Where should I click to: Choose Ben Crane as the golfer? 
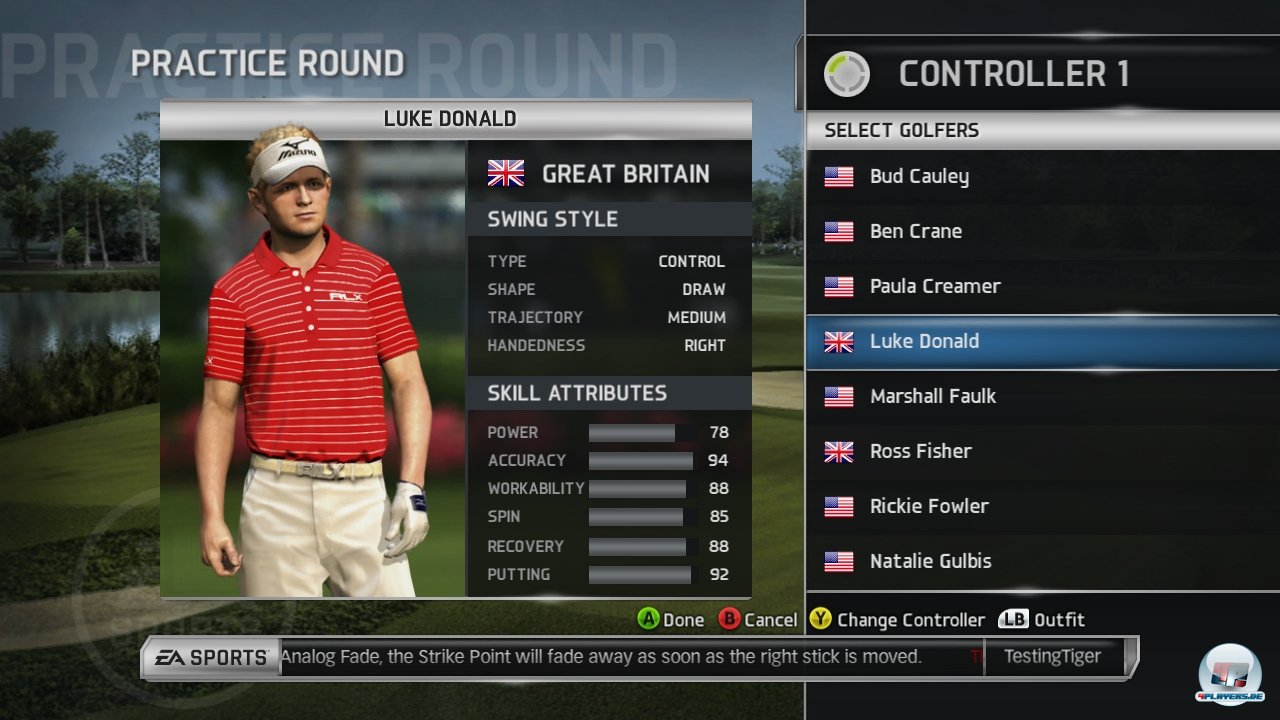coord(915,232)
